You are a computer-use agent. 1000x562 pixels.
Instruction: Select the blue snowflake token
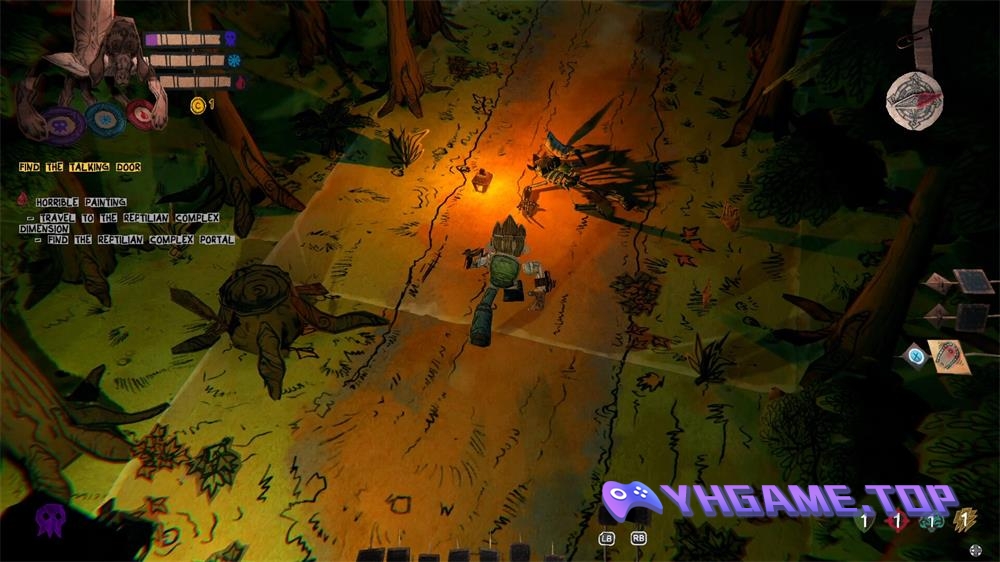point(104,119)
